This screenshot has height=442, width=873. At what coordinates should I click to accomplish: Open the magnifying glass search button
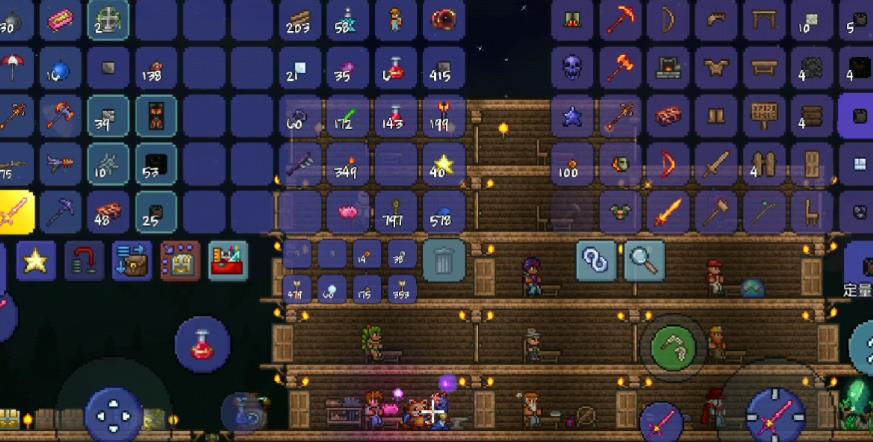click(645, 261)
